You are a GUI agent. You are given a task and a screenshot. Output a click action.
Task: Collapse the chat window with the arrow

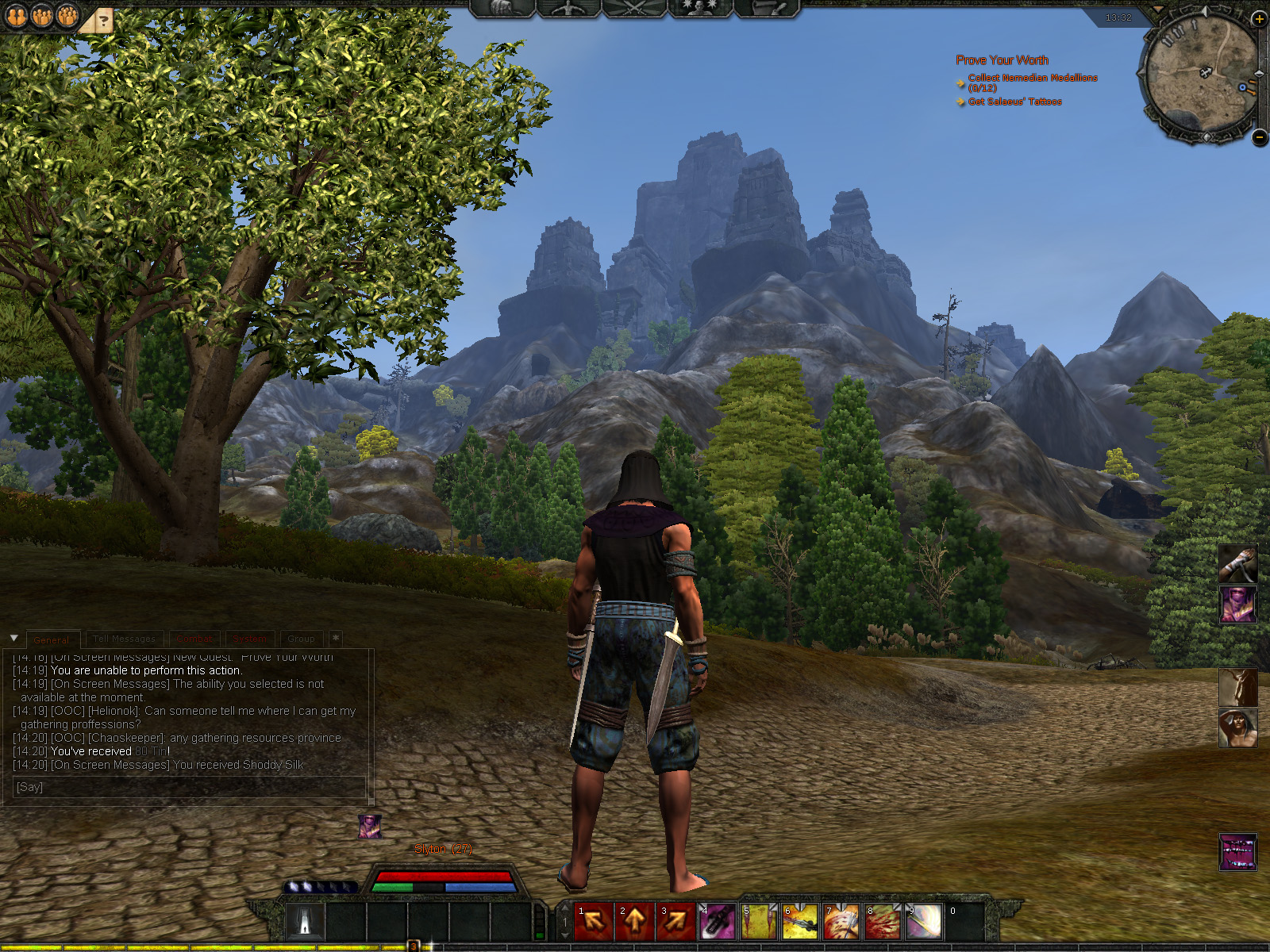13,638
